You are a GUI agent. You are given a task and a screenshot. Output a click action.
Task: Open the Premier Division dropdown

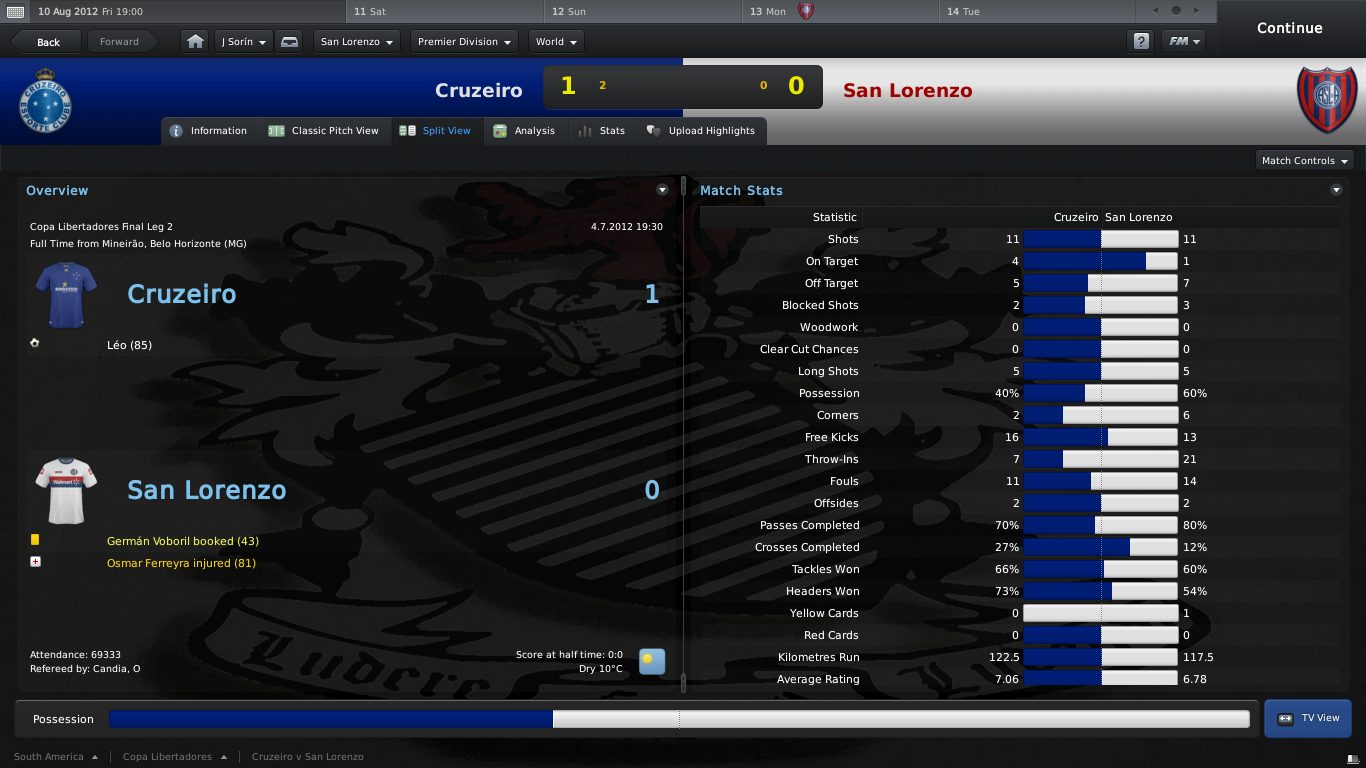(464, 42)
